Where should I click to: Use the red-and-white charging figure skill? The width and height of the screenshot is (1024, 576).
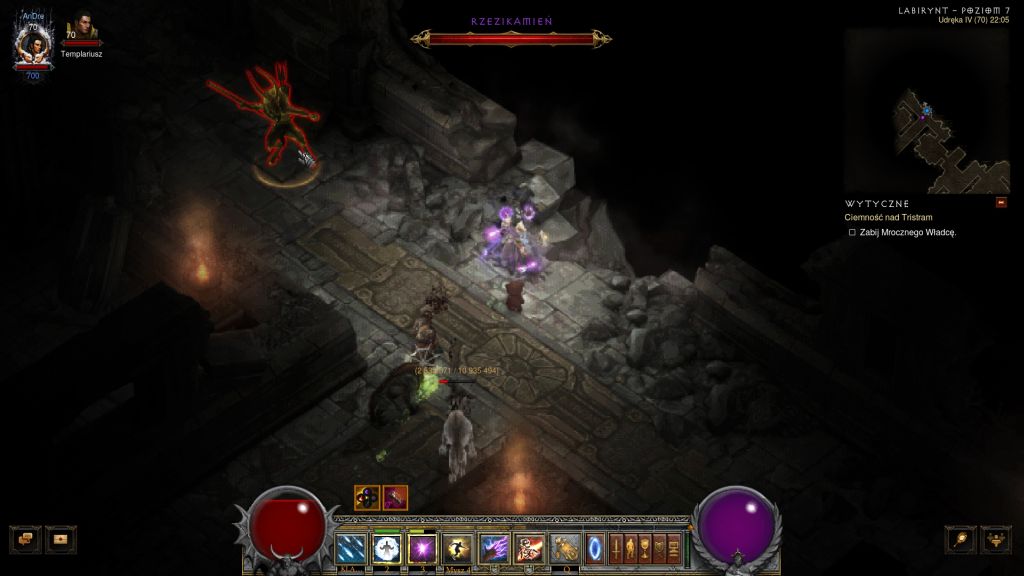[529, 548]
